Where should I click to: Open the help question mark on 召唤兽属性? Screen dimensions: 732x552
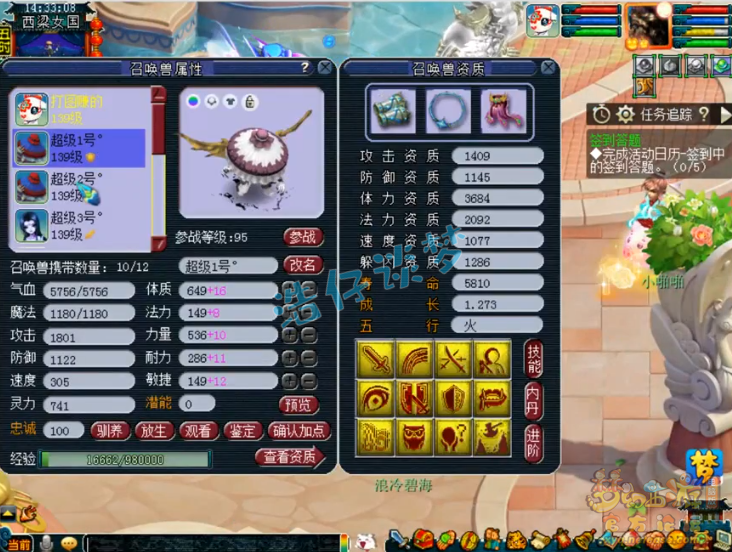(x=305, y=68)
